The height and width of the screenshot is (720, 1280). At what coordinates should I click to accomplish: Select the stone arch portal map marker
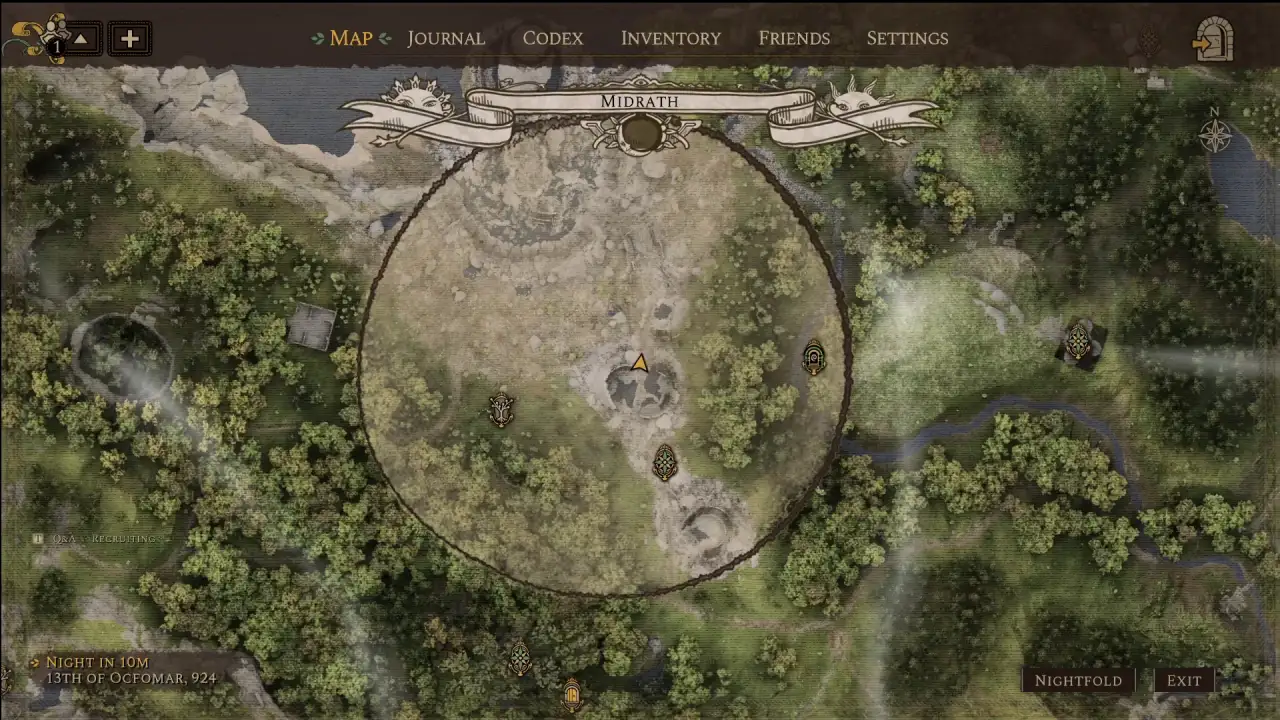click(814, 357)
